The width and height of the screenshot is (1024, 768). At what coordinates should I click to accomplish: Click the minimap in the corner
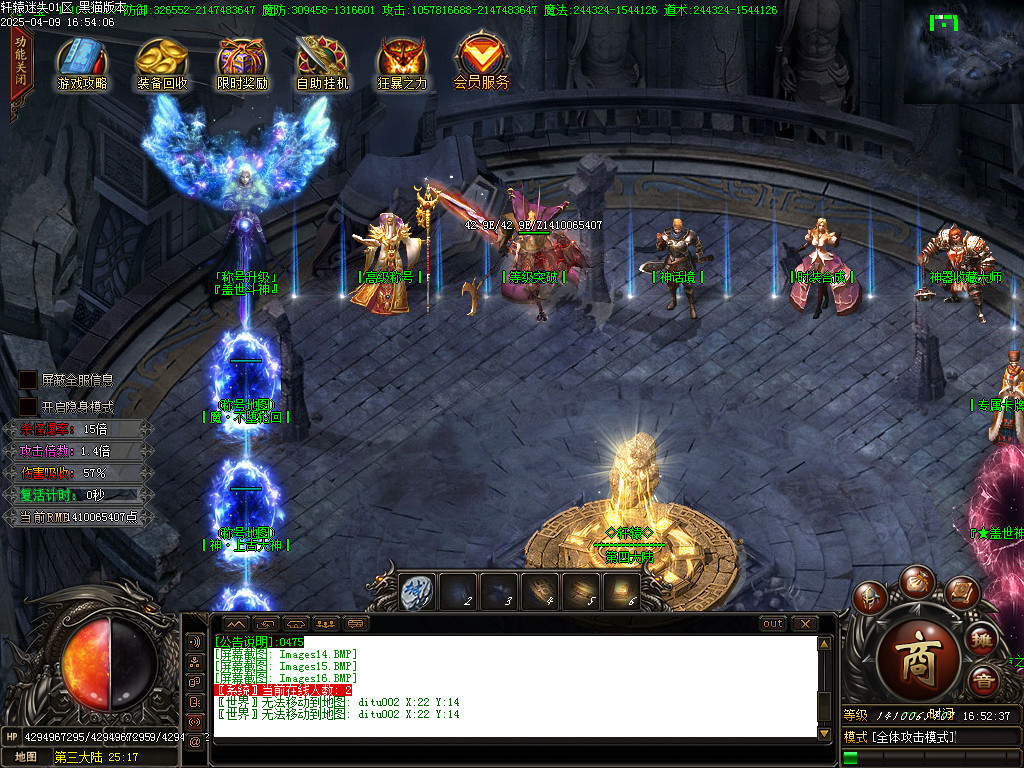point(963,52)
